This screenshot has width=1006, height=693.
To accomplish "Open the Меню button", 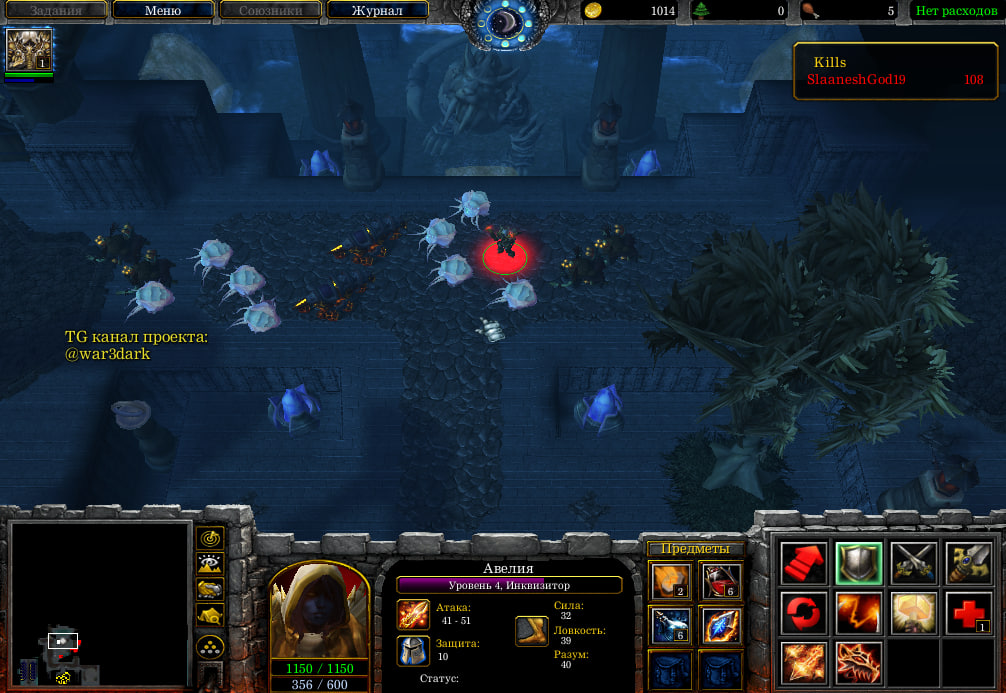I will click(x=163, y=11).
